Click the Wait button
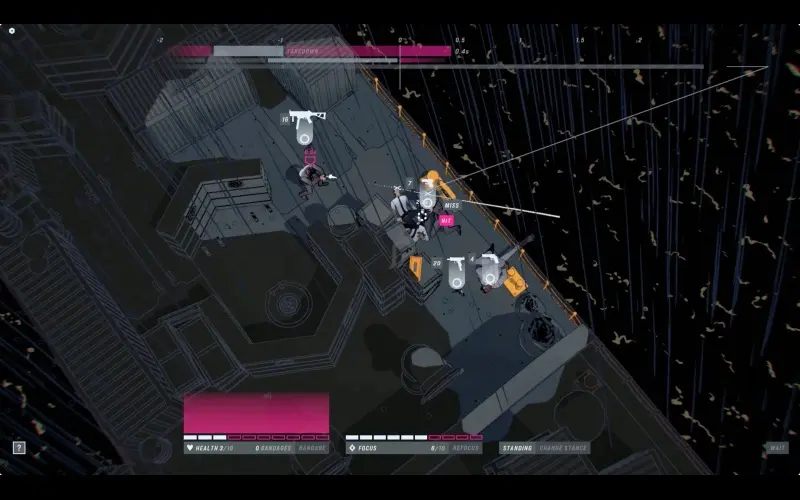Viewport: 800px width, 500px height. 777,448
